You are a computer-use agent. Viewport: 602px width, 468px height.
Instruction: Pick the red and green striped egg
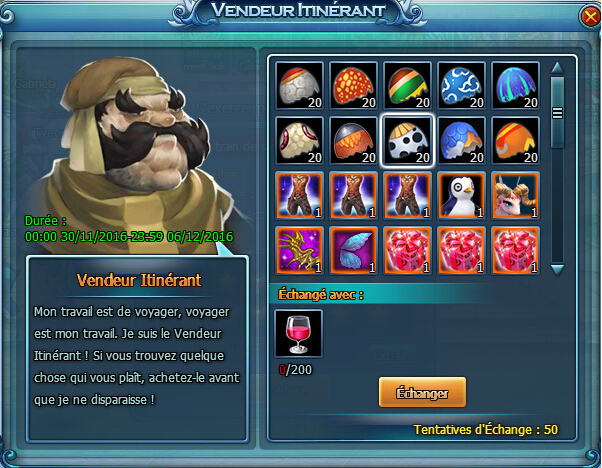[x=408, y=85]
